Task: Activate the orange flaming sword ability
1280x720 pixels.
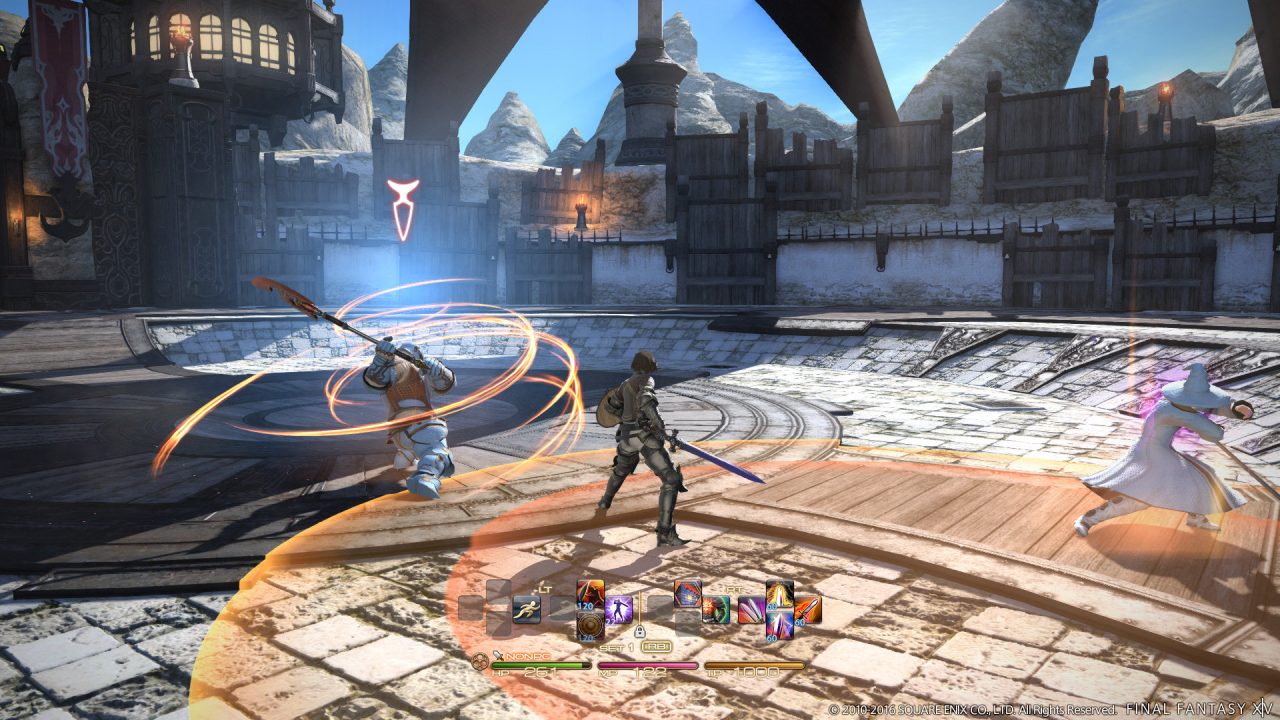Action: pos(807,609)
